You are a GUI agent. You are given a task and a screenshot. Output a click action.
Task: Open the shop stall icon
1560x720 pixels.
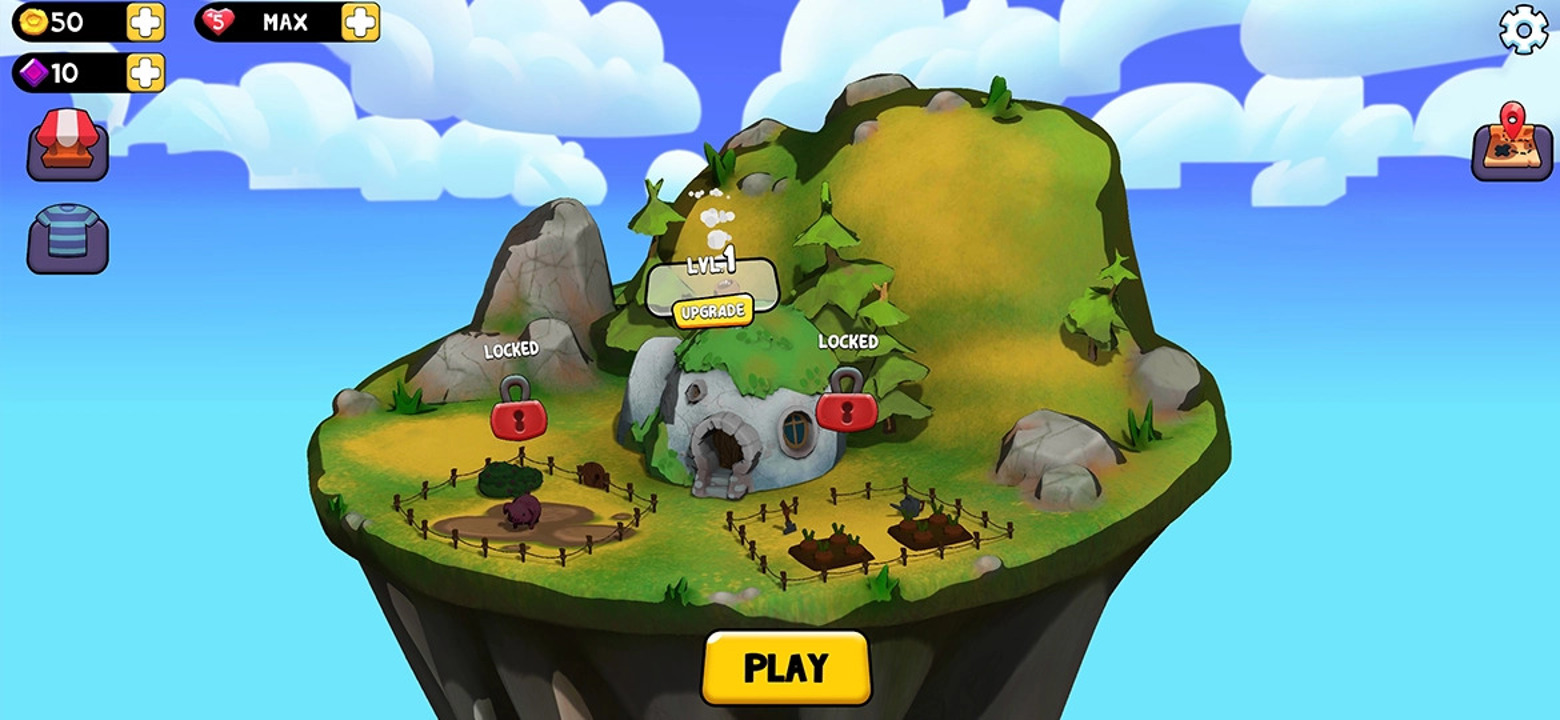click(67, 144)
